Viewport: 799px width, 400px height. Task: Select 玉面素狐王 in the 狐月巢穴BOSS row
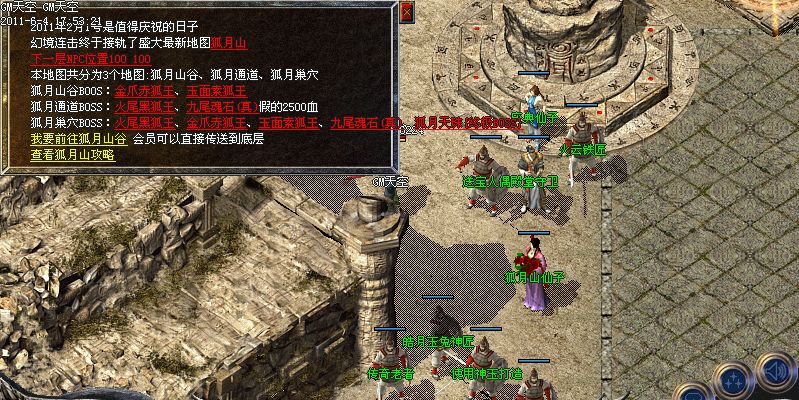click(x=290, y=123)
